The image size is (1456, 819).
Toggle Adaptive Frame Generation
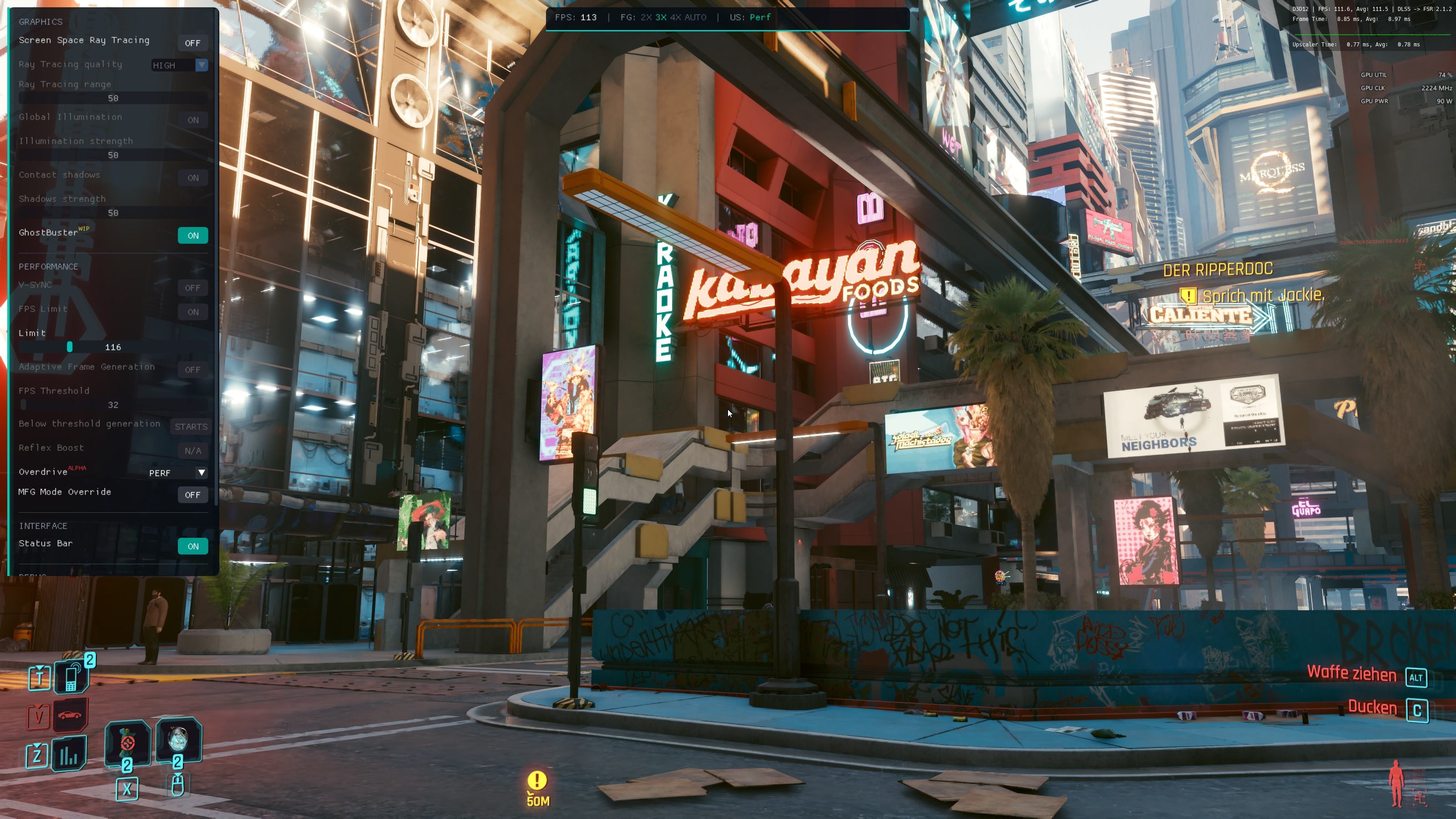192,369
